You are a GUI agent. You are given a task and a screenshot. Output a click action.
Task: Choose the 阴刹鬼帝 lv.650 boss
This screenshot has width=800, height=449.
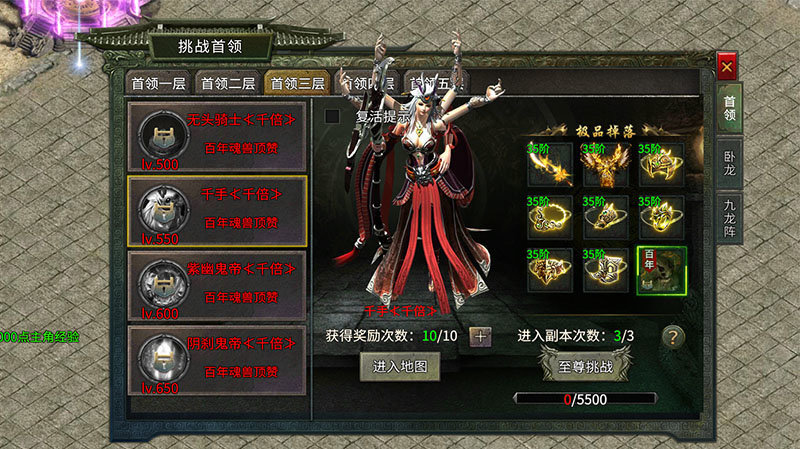[x=217, y=360]
